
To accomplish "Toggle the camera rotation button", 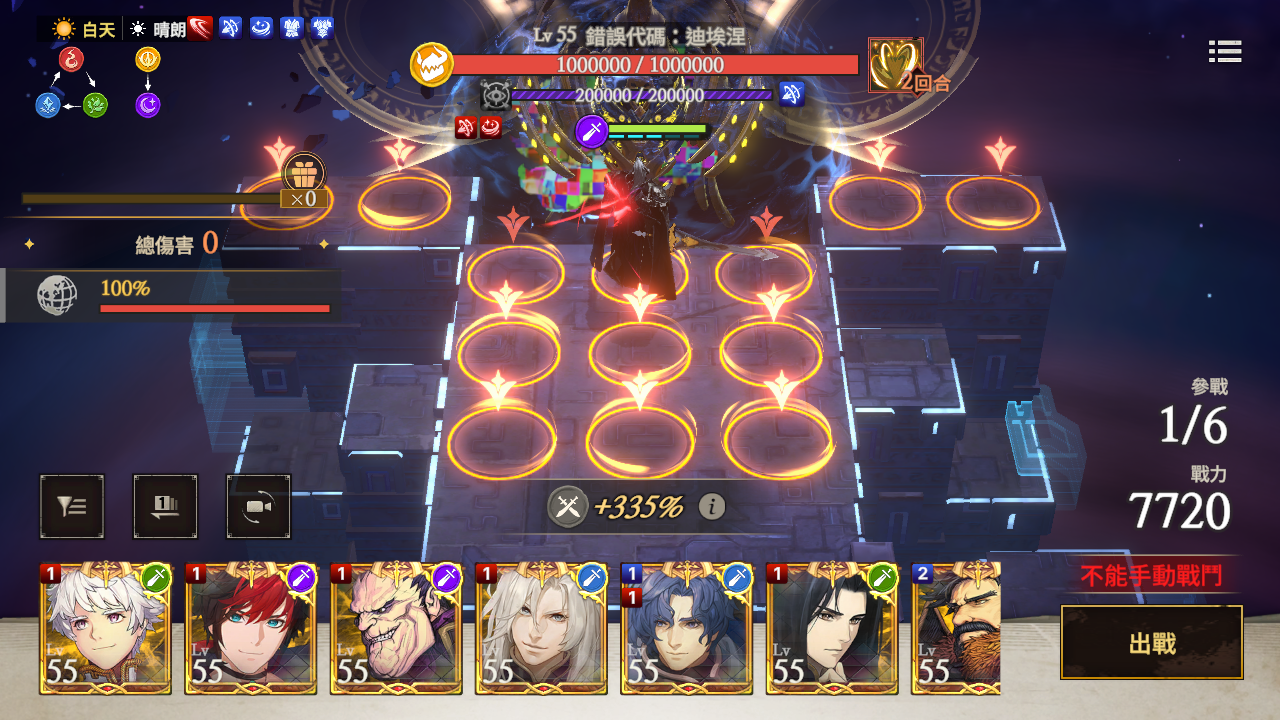I will pos(259,507).
